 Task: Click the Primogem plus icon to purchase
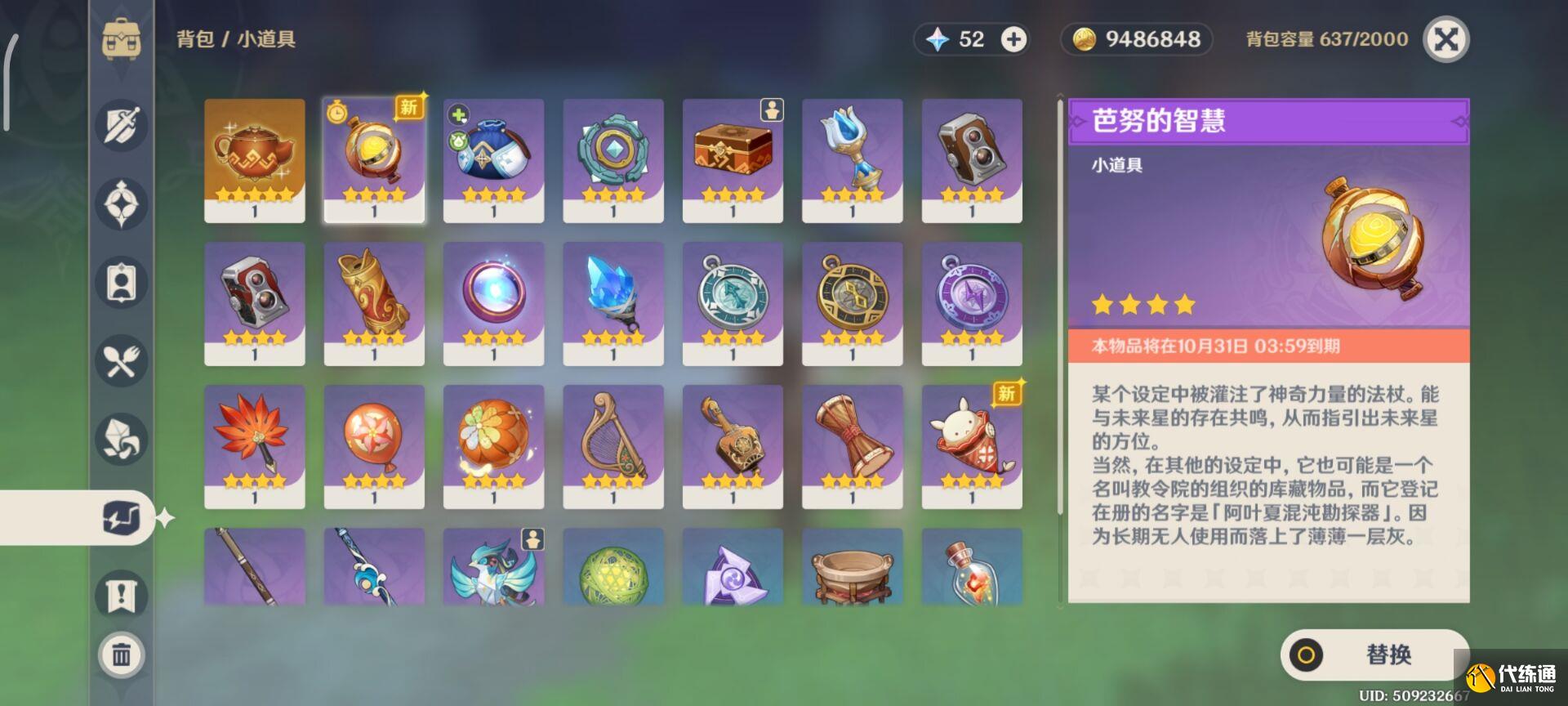[x=1014, y=38]
